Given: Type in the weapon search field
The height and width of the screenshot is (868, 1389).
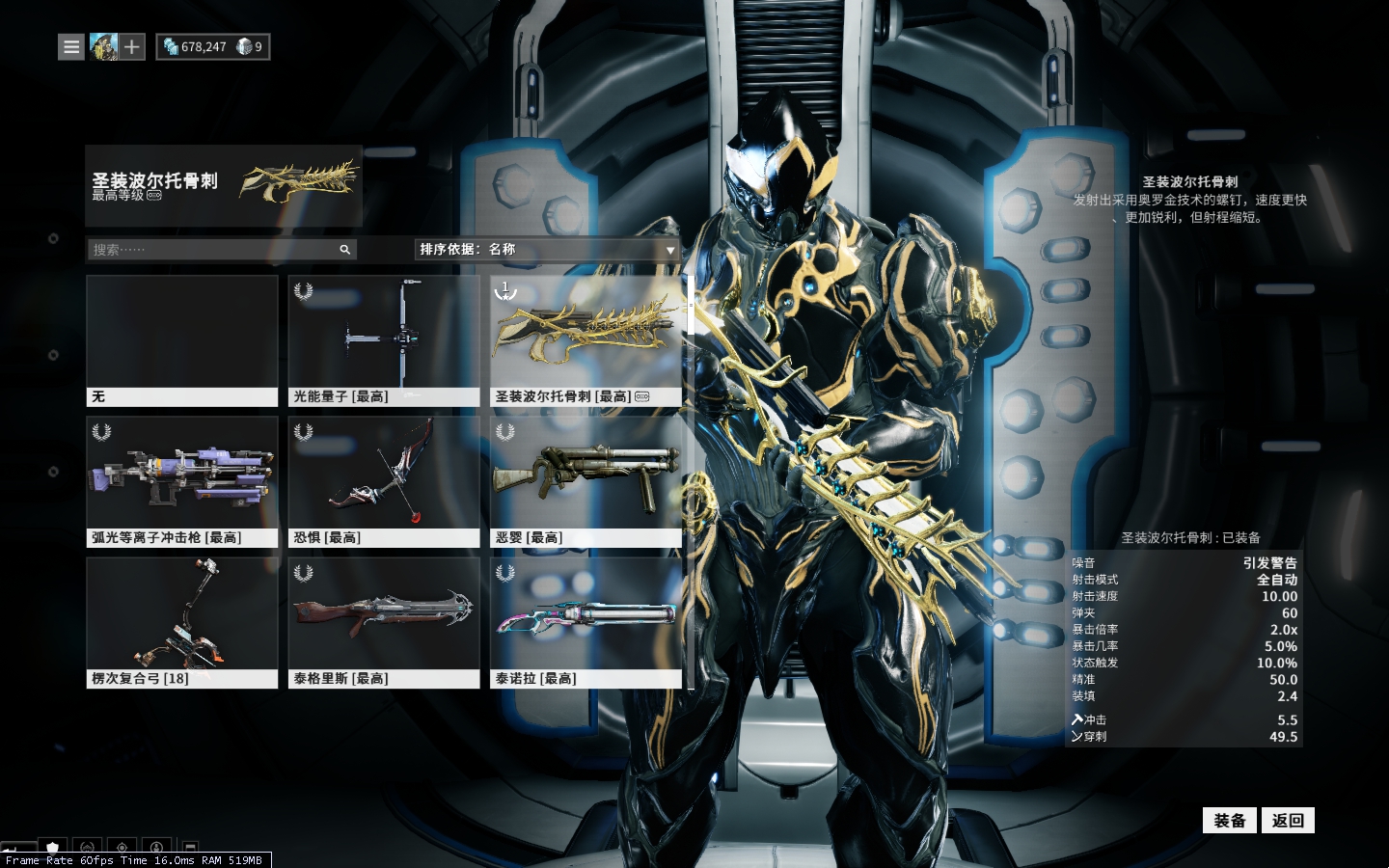Looking at the screenshot, I should click(x=212, y=250).
